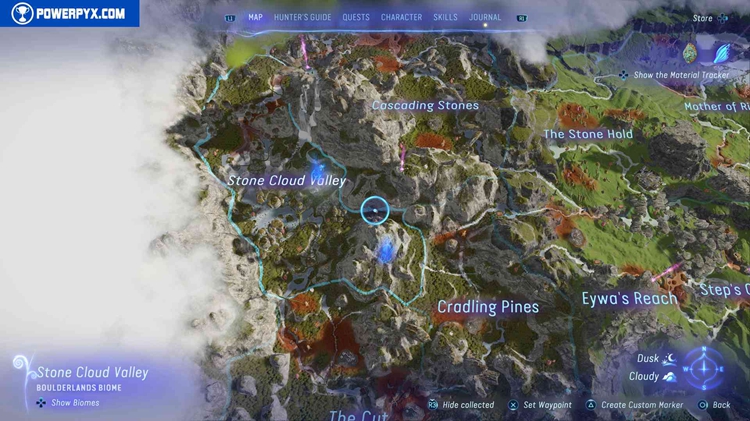Select the Eywa's Reach region label
Viewport: 750px width, 421px height.
pos(629,298)
